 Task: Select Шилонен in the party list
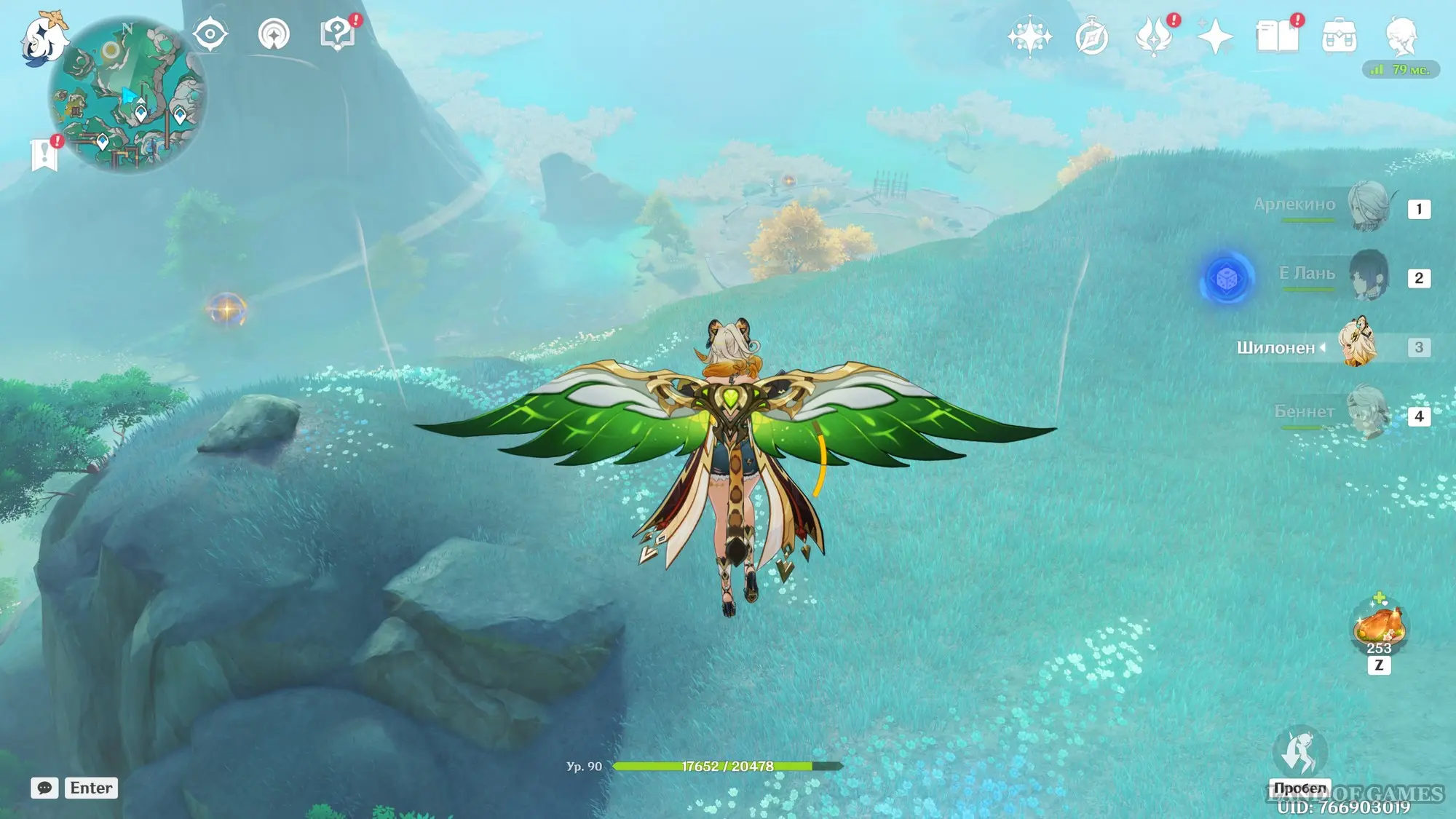click(1357, 344)
